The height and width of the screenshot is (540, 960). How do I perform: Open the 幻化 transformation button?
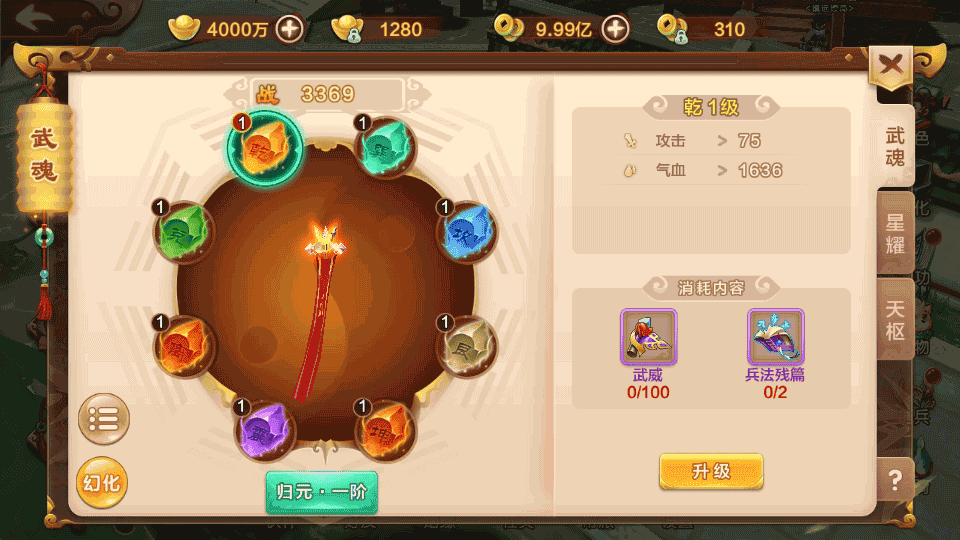pos(101,483)
